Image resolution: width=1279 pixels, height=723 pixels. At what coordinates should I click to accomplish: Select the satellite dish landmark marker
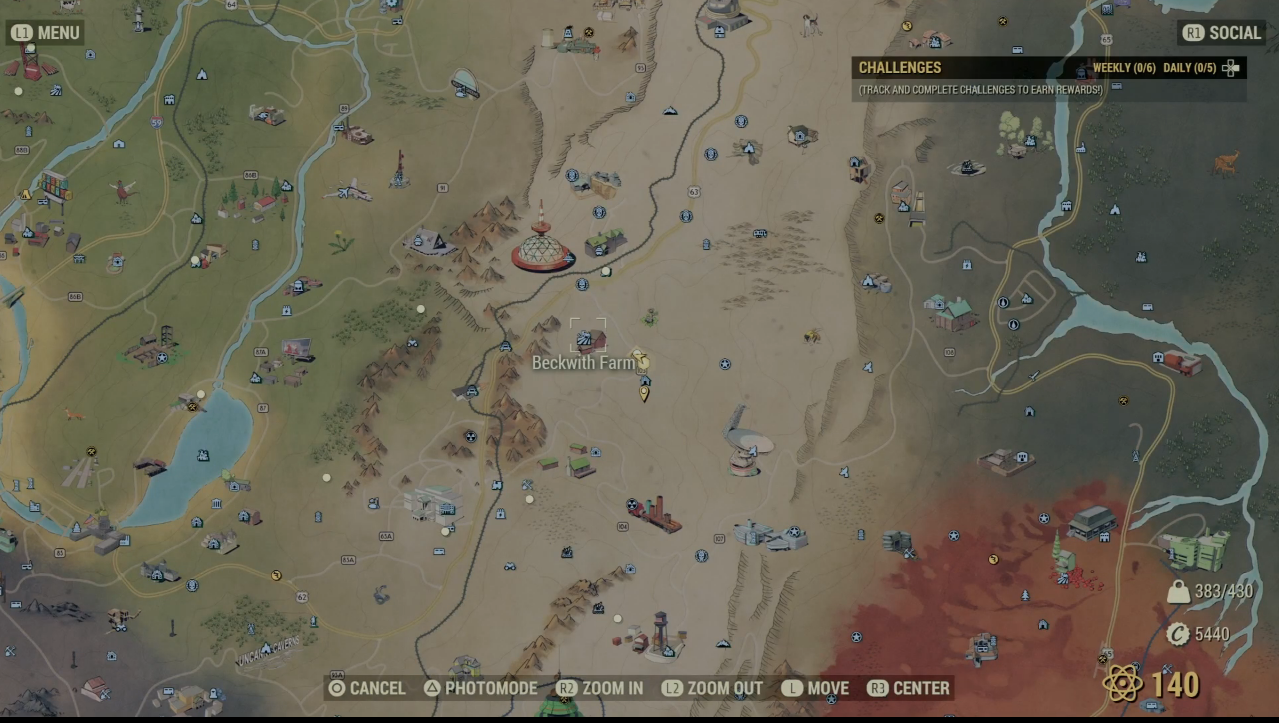(741, 440)
